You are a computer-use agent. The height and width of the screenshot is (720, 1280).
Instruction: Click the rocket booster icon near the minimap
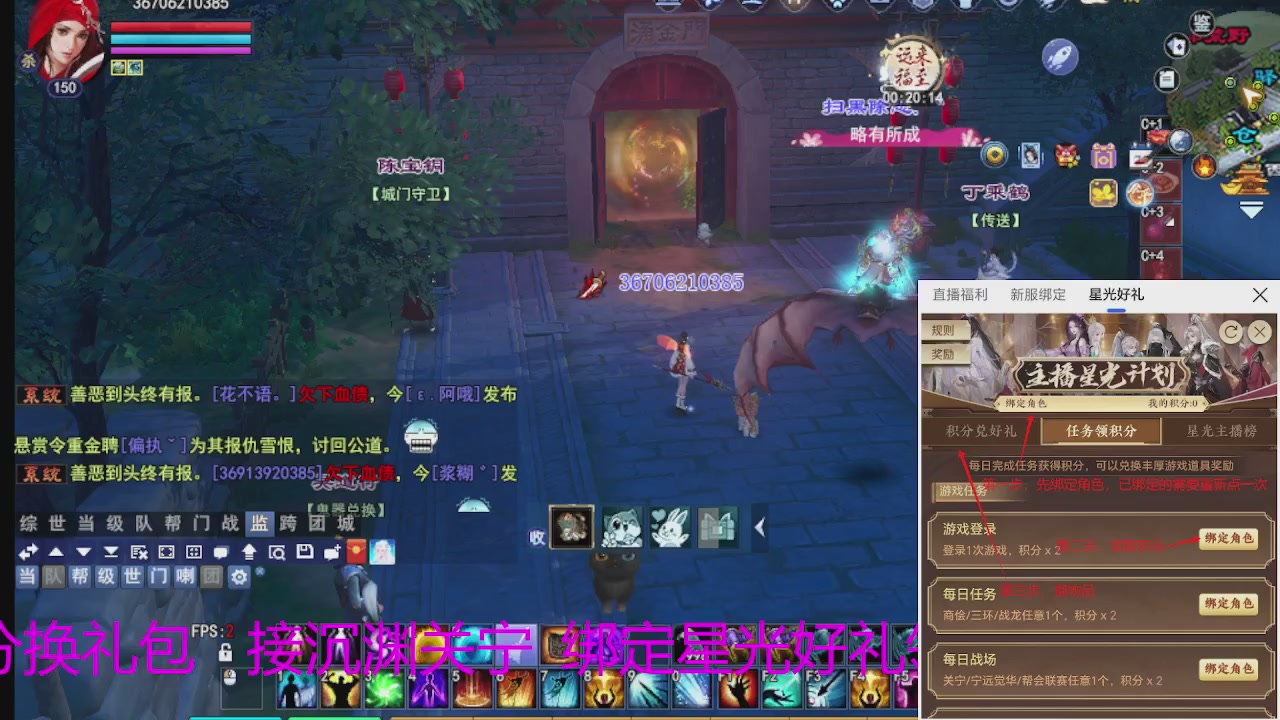(1062, 57)
